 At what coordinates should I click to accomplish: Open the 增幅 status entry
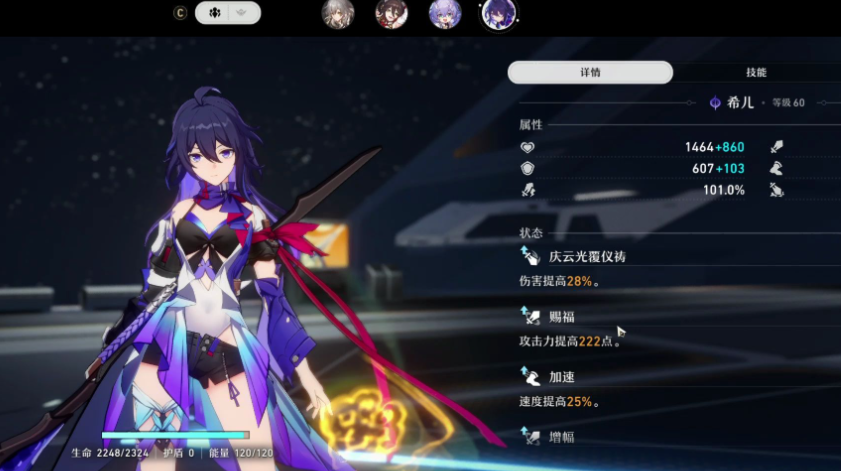[x=562, y=437]
